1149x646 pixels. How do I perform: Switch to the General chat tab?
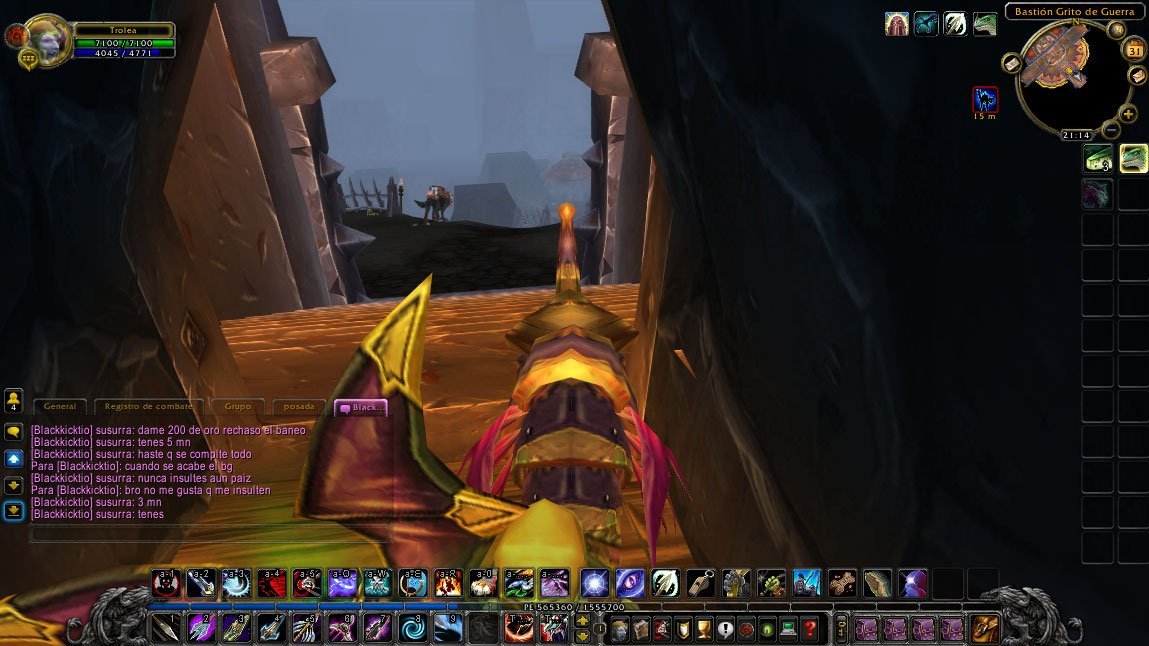[59, 407]
